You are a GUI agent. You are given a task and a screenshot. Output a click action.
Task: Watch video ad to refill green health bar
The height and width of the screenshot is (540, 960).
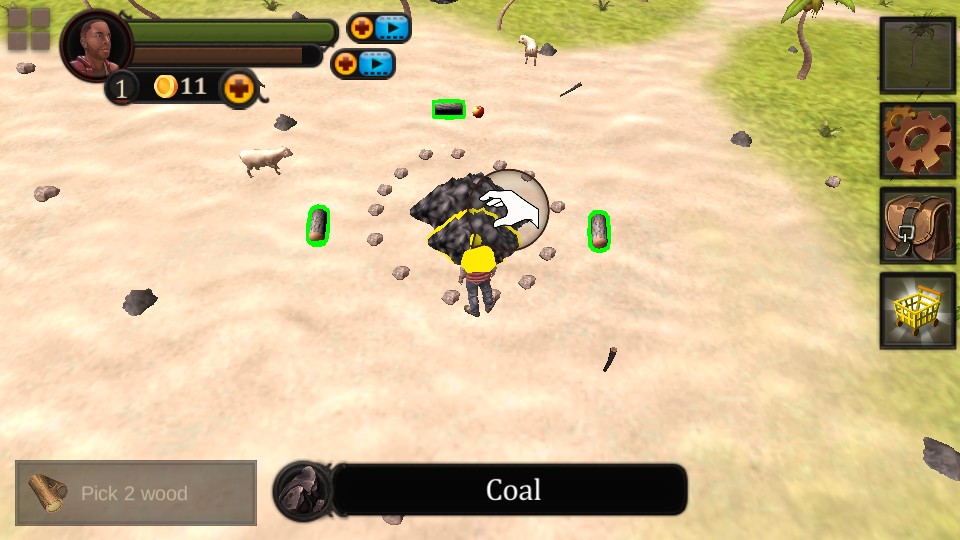pos(379,28)
